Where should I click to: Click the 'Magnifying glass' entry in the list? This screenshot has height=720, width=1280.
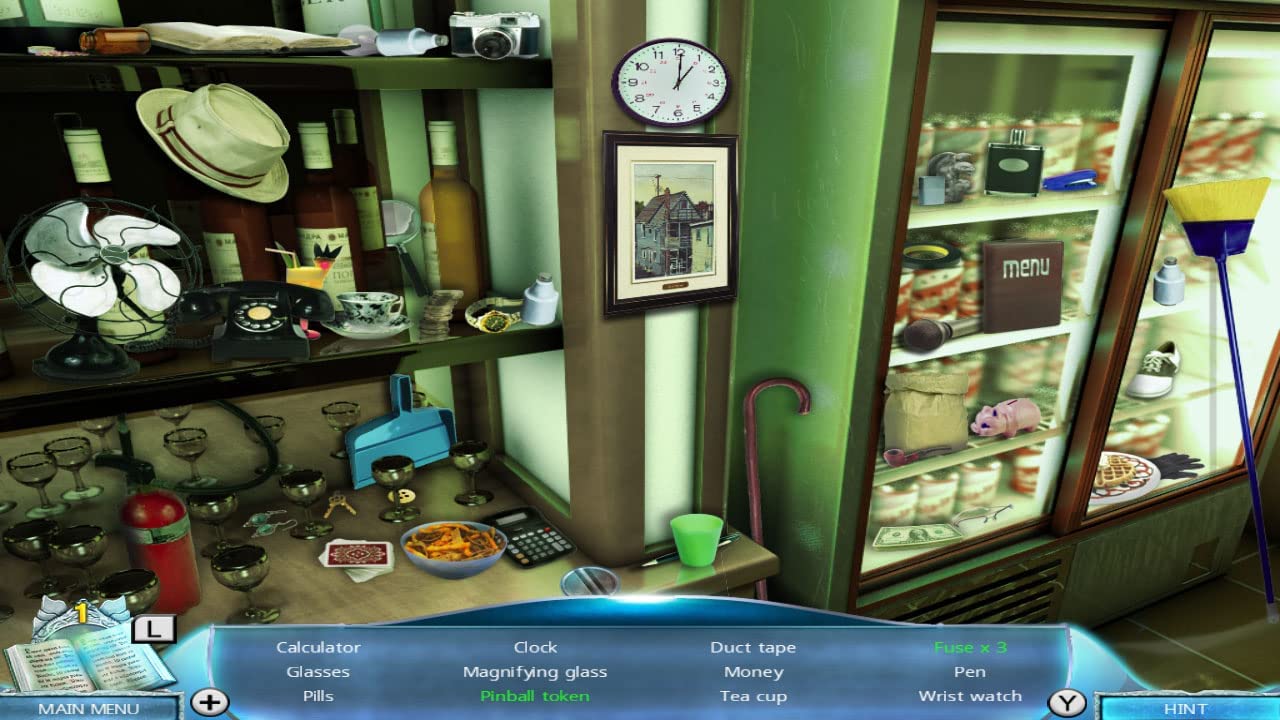click(x=536, y=671)
